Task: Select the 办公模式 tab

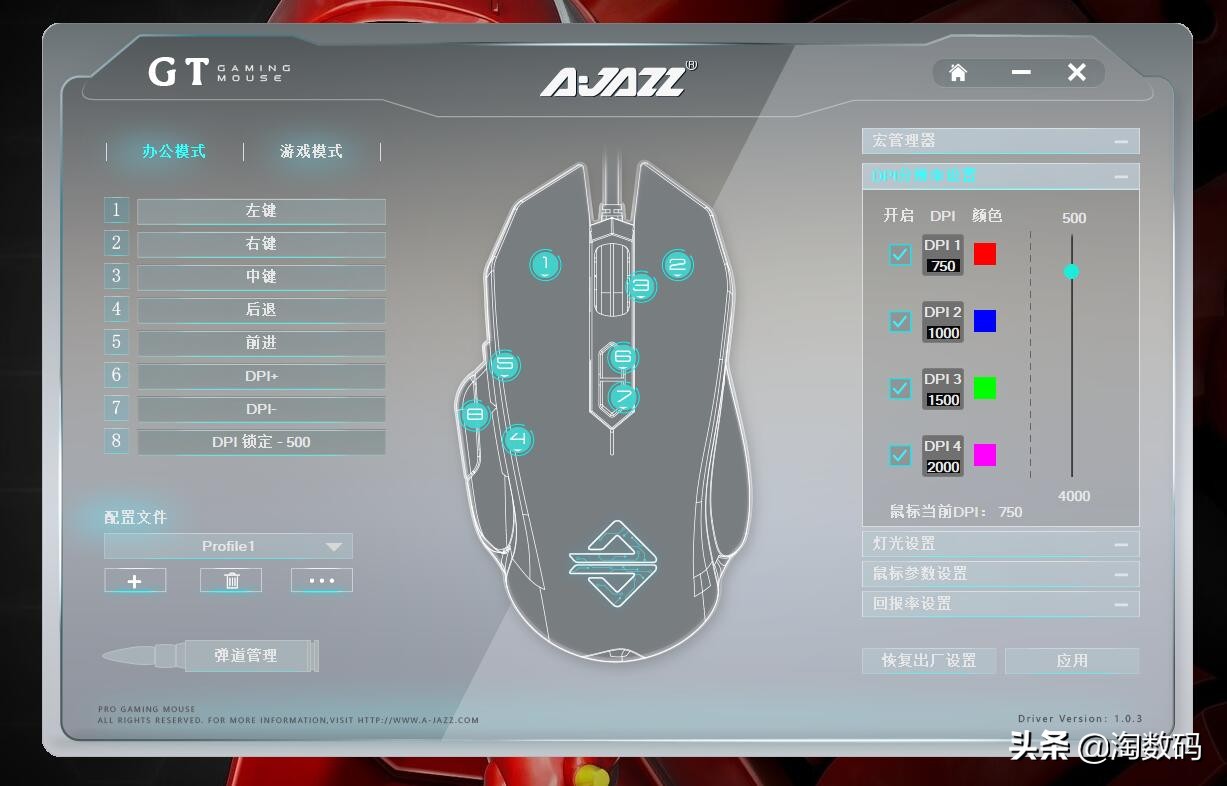Action: [174, 151]
